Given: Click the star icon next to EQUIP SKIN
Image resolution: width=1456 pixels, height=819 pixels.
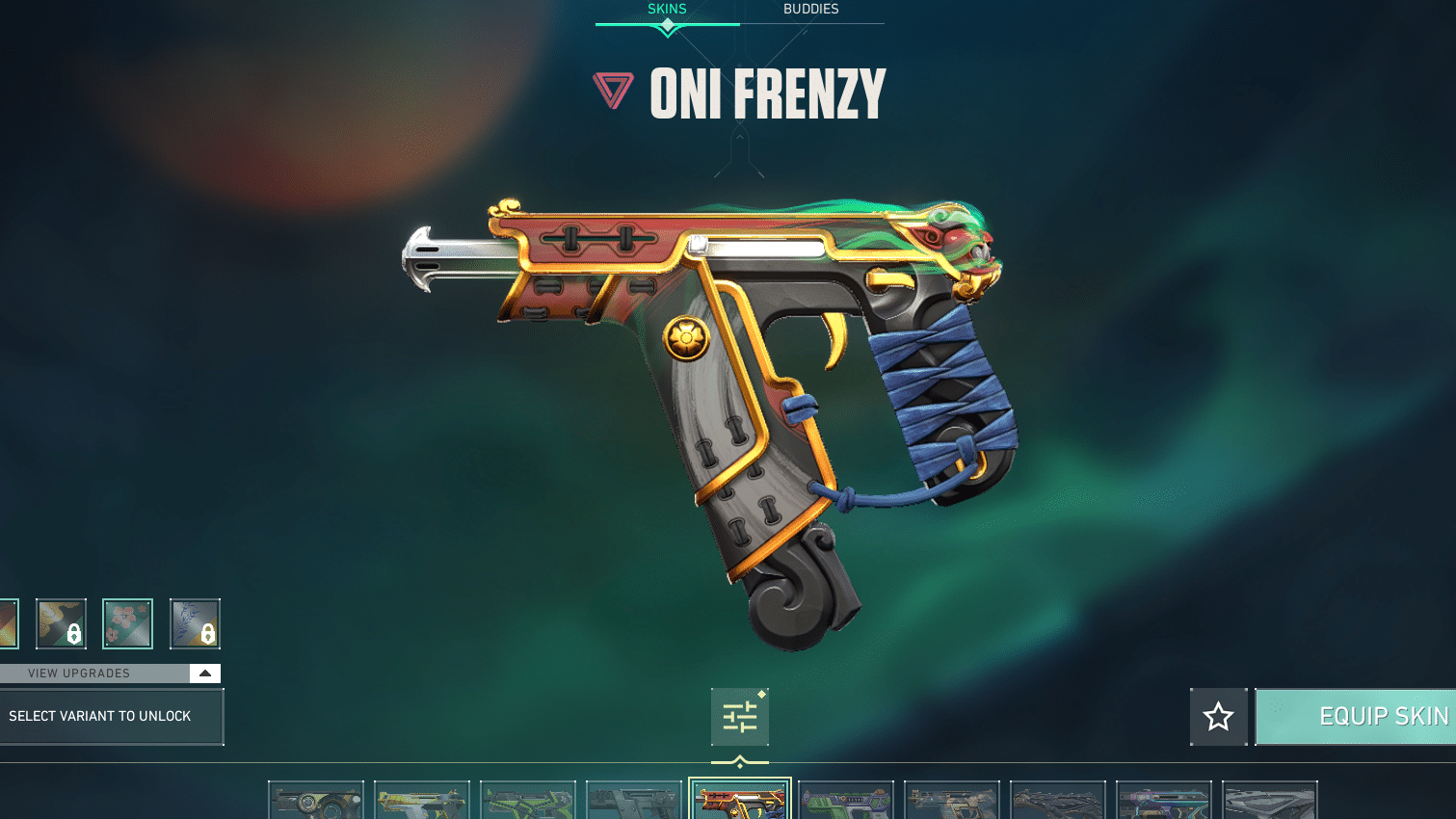Looking at the screenshot, I should [1218, 717].
